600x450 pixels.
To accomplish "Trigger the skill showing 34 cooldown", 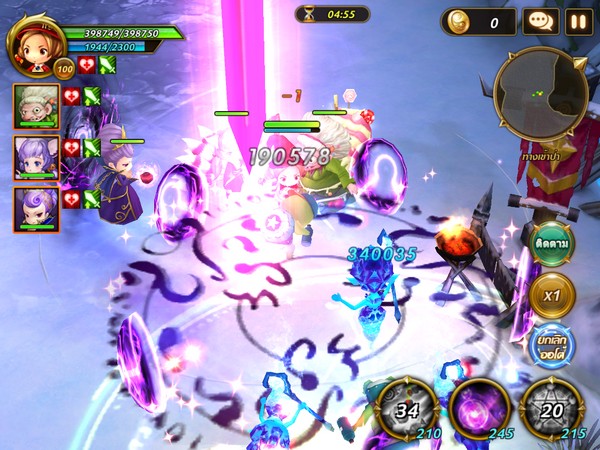I will coord(405,408).
